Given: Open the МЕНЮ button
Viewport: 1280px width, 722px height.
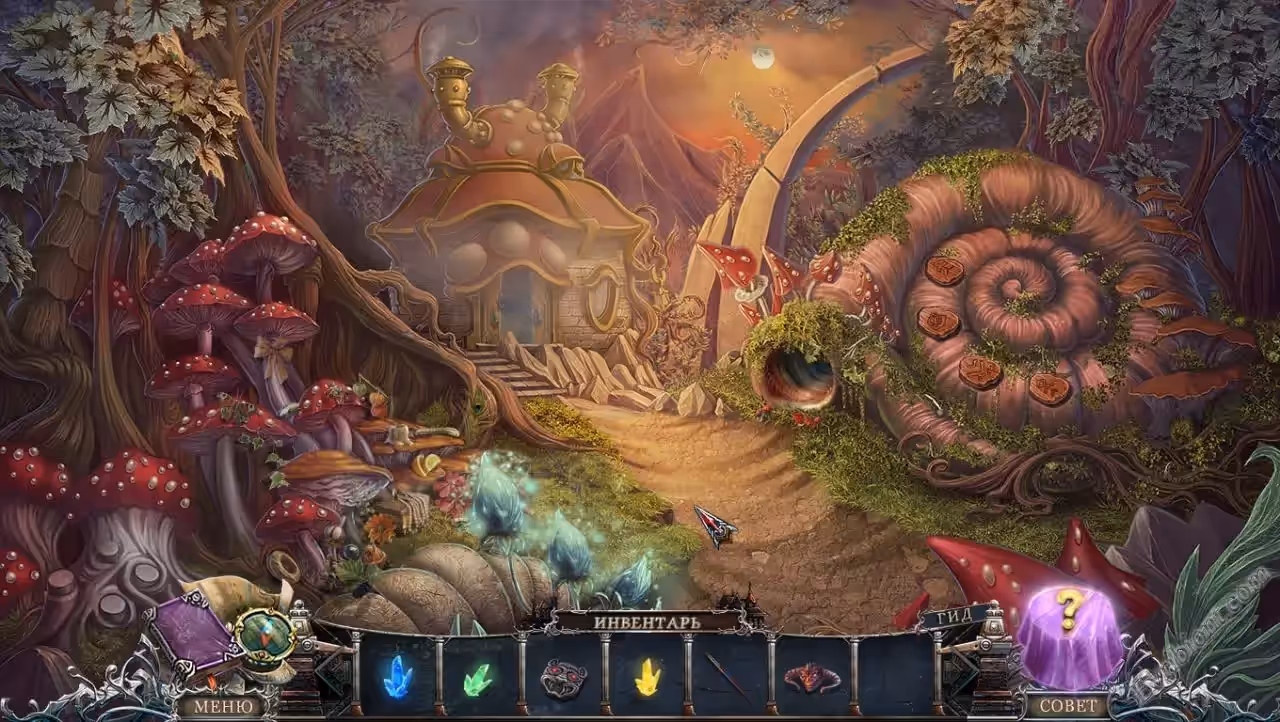Looking at the screenshot, I should 217,705.
